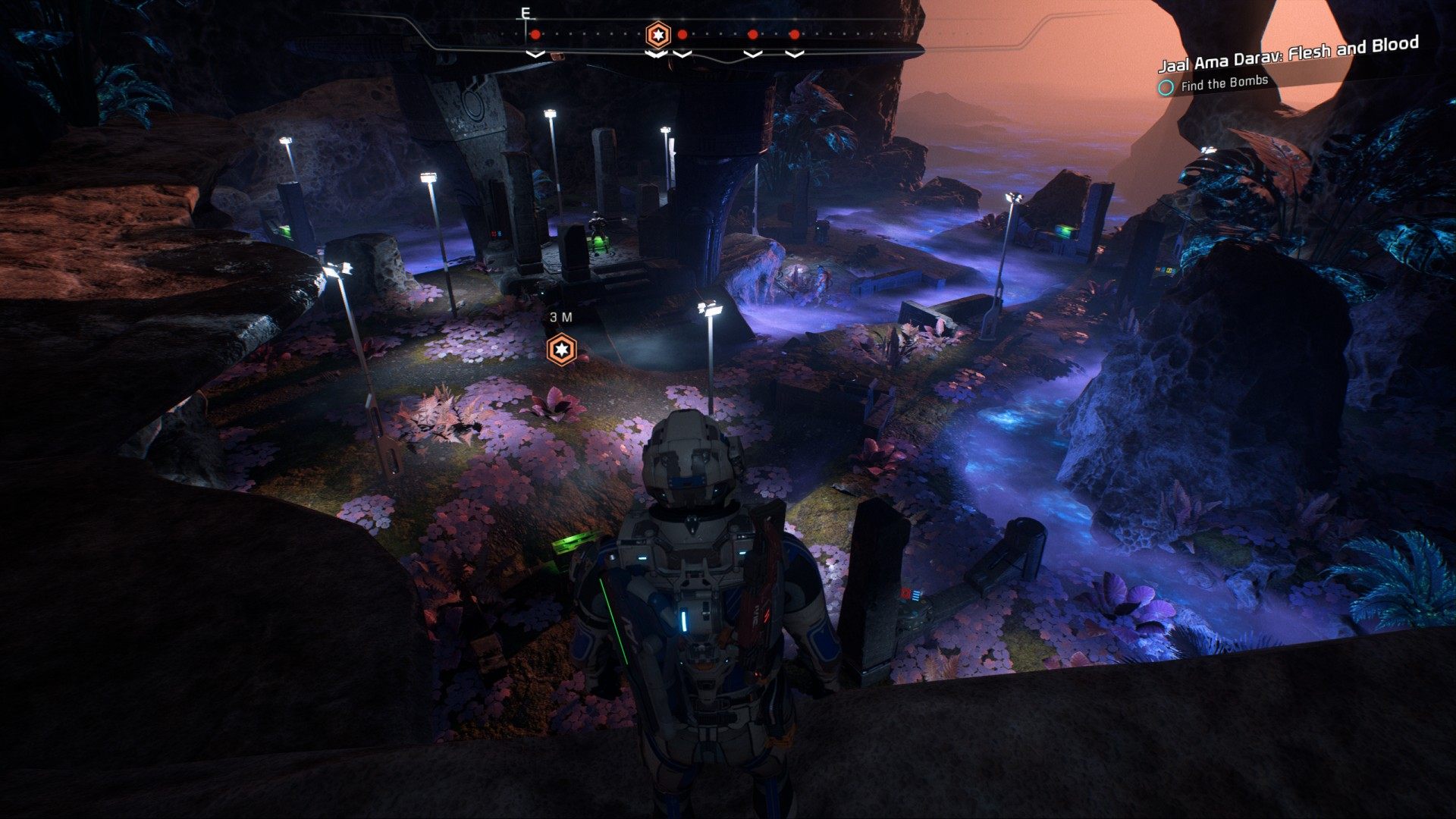Click the Find the Bombs objective
The width and height of the screenshot is (1456, 819).
pyautogui.click(x=1223, y=83)
